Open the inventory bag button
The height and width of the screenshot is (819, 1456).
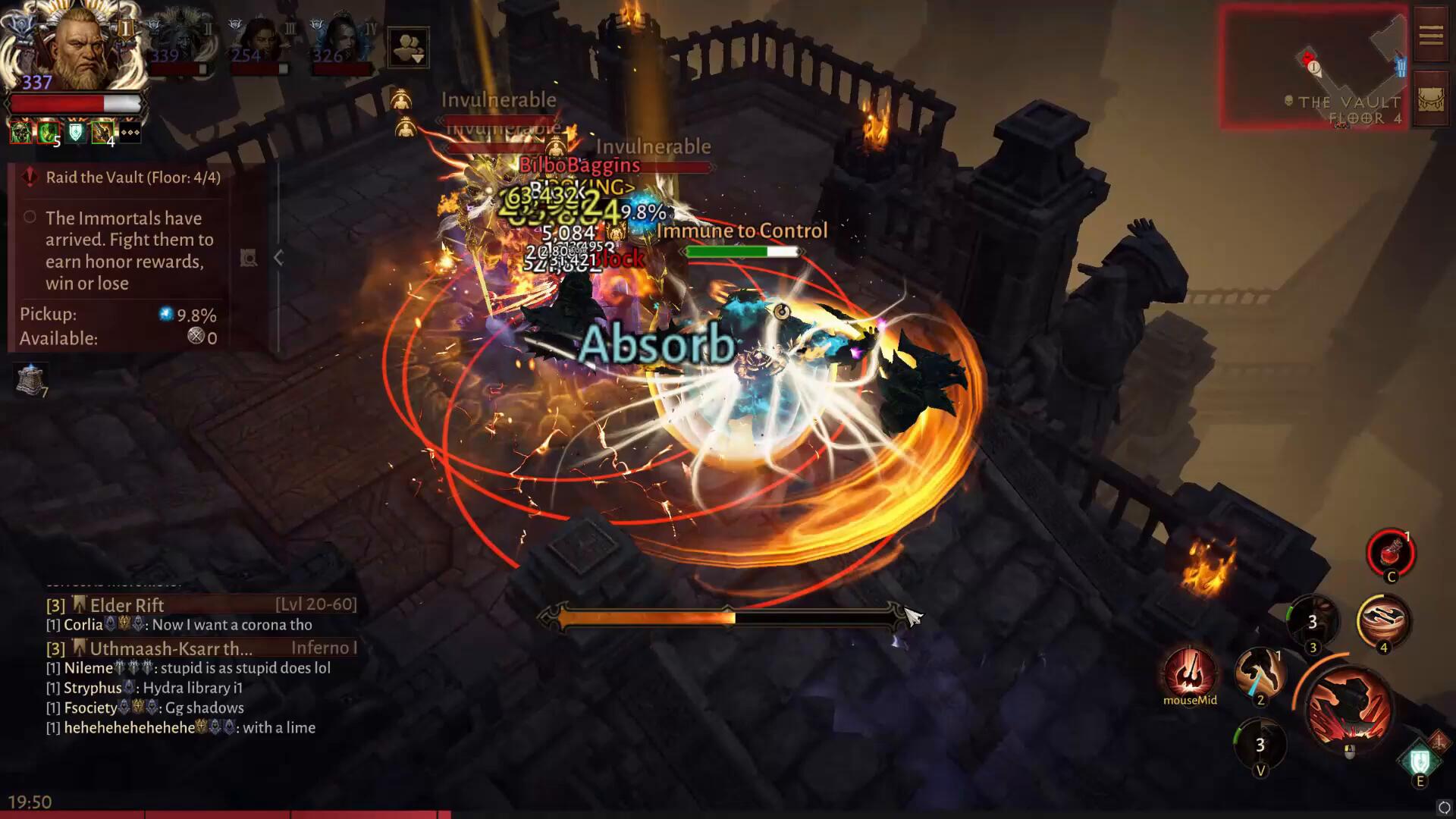coord(1430,101)
